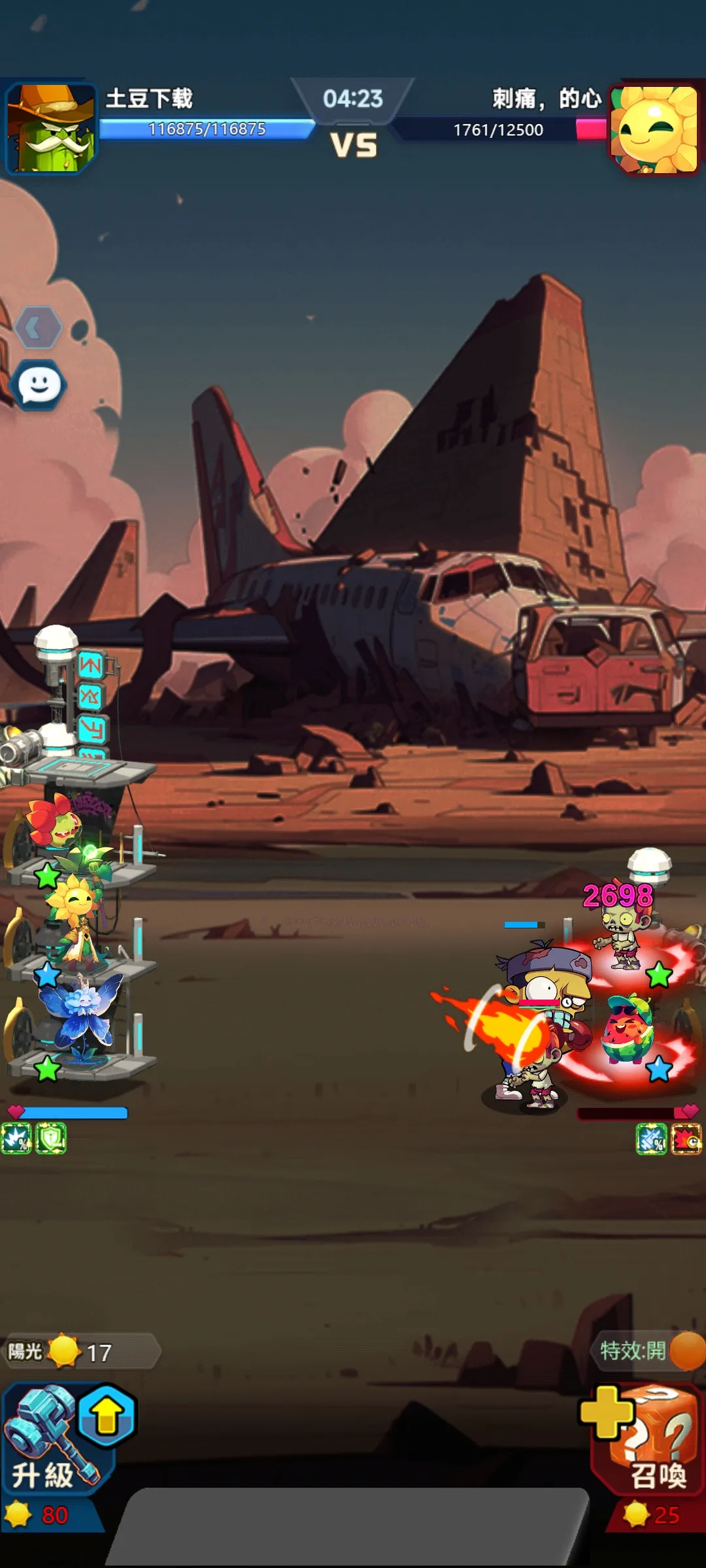Screen dimensions: 706x1568
Task: Inspect the green shield buff icon
Action: (x=51, y=1139)
